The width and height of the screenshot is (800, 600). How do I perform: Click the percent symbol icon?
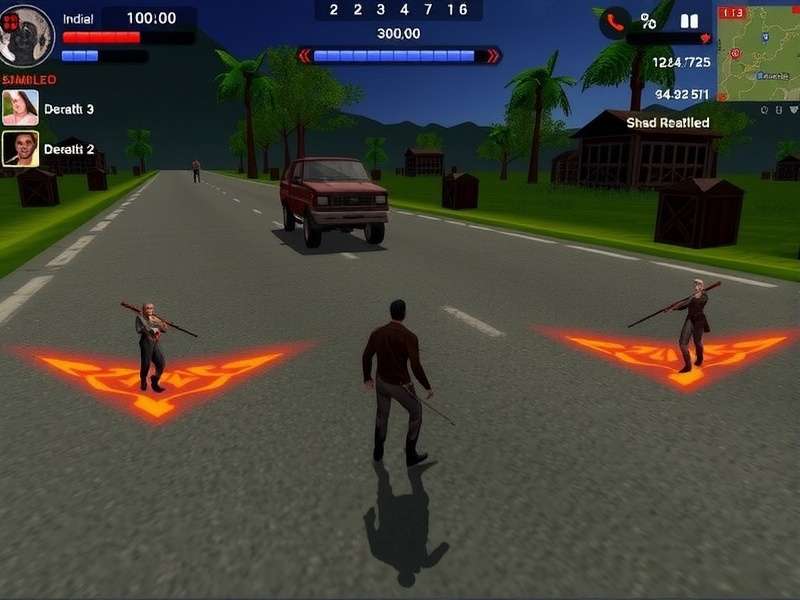click(649, 21)
